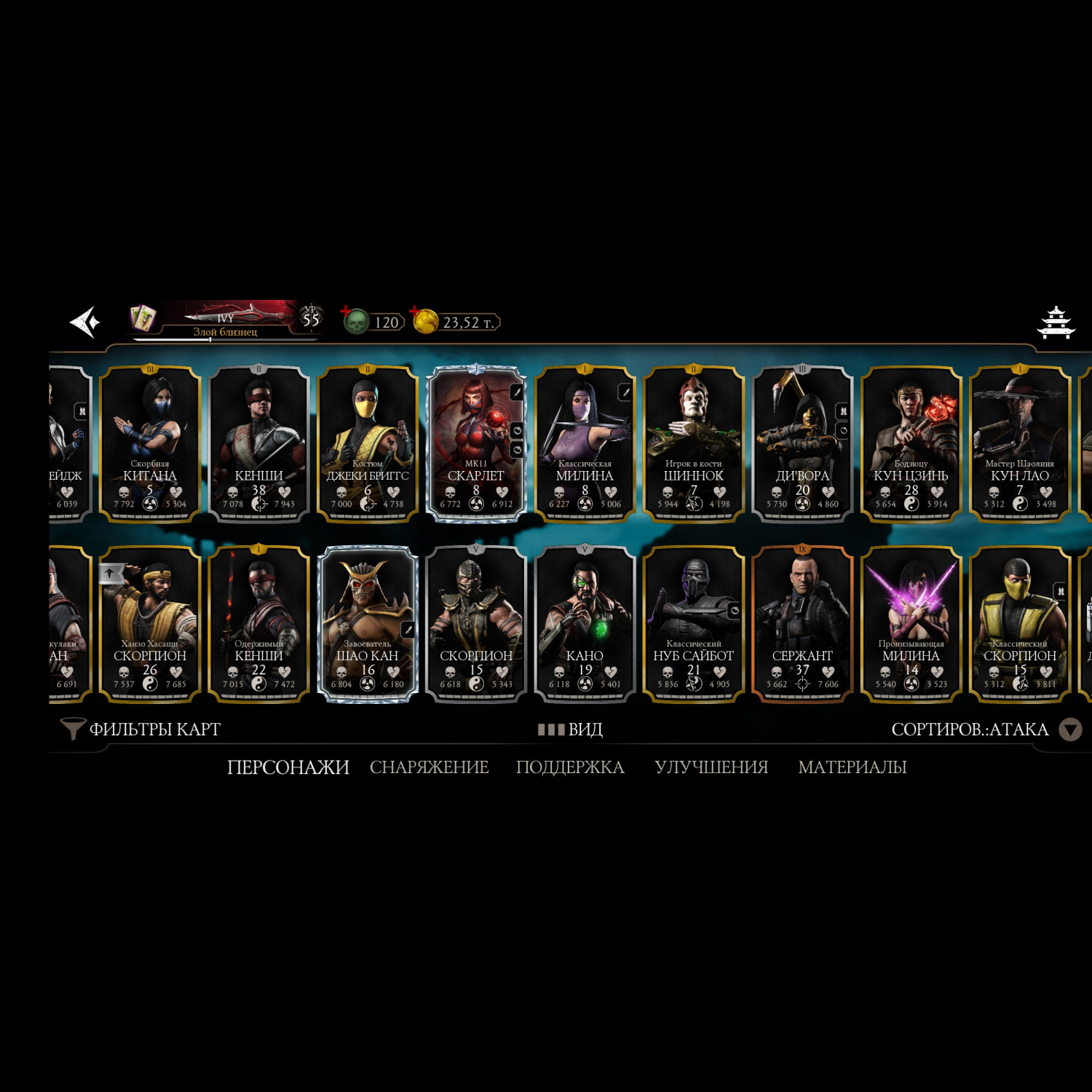This screenshot has width=1092, height=1092.
Task: Select the Завоеватель Шао Кан card
Action: (368, 624)
